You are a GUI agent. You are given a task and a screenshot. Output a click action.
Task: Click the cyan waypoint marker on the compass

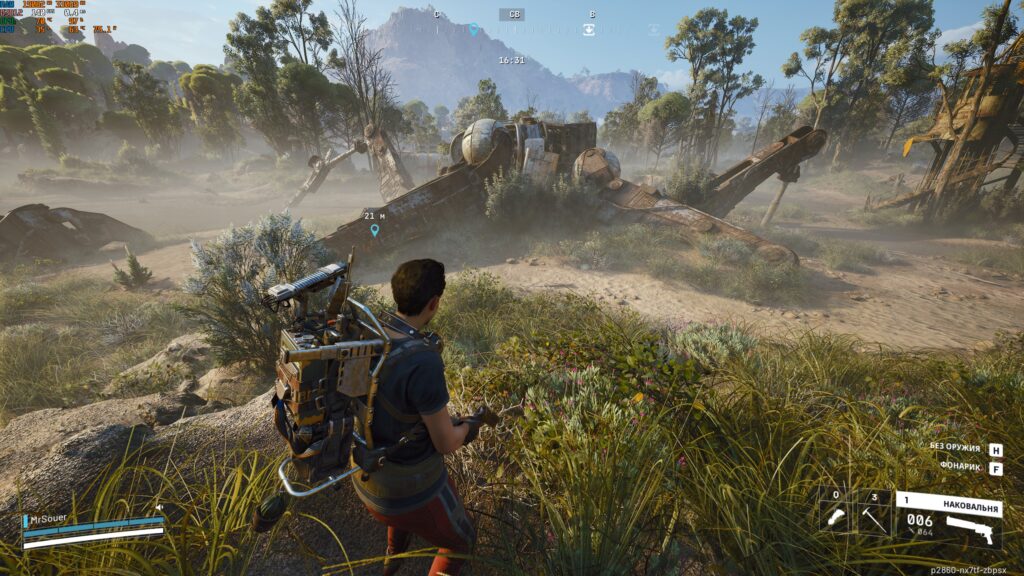(x=474, y=30)
